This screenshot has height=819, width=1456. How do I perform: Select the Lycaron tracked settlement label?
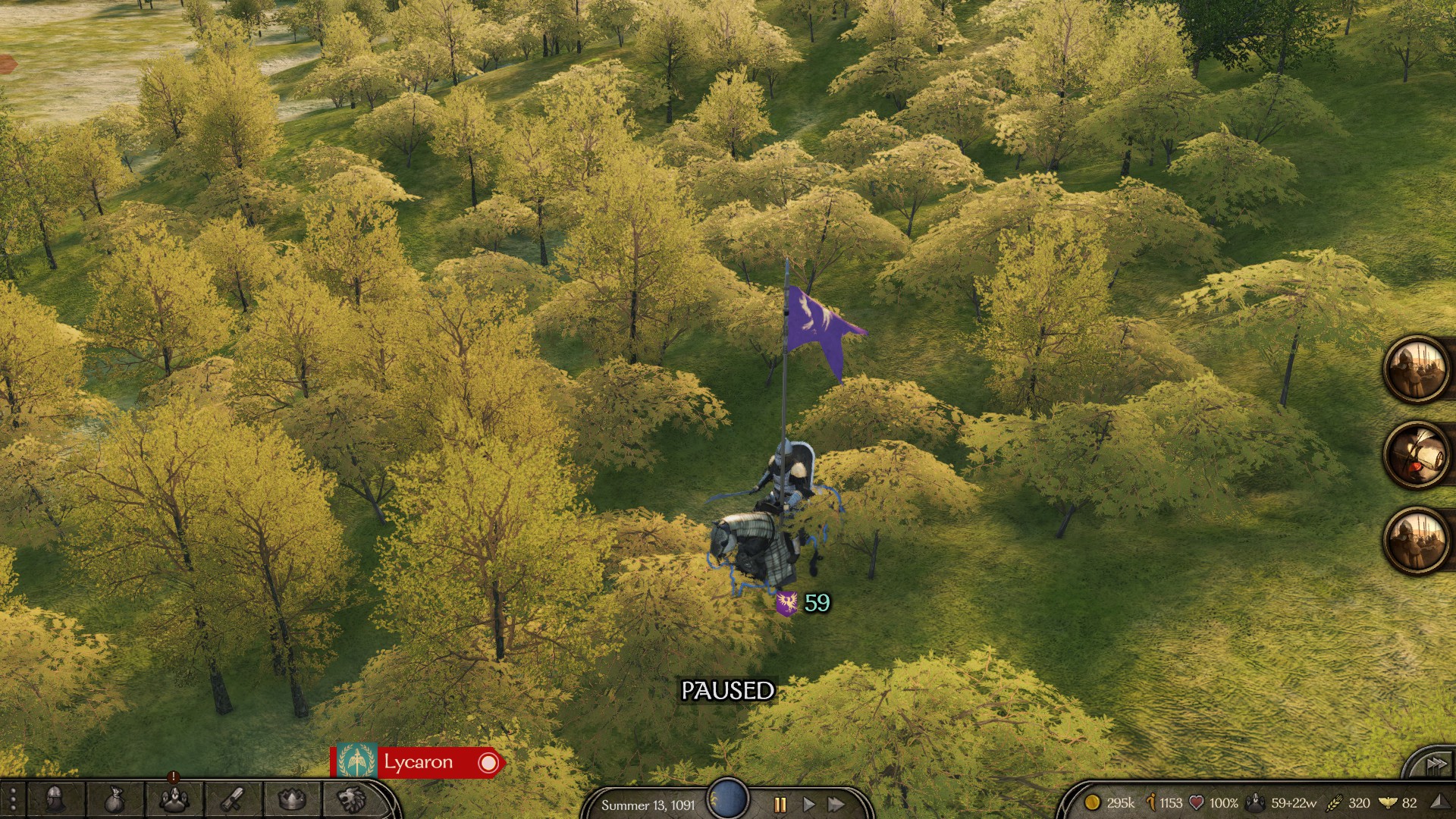point(418,762)
